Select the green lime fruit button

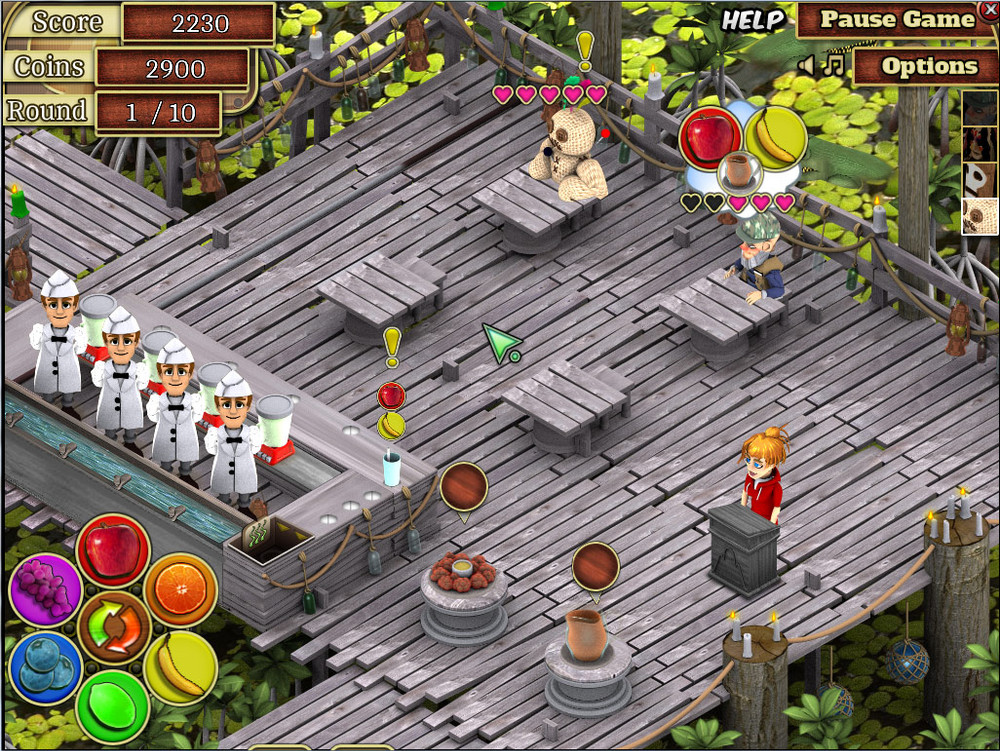tap(113, 706)
